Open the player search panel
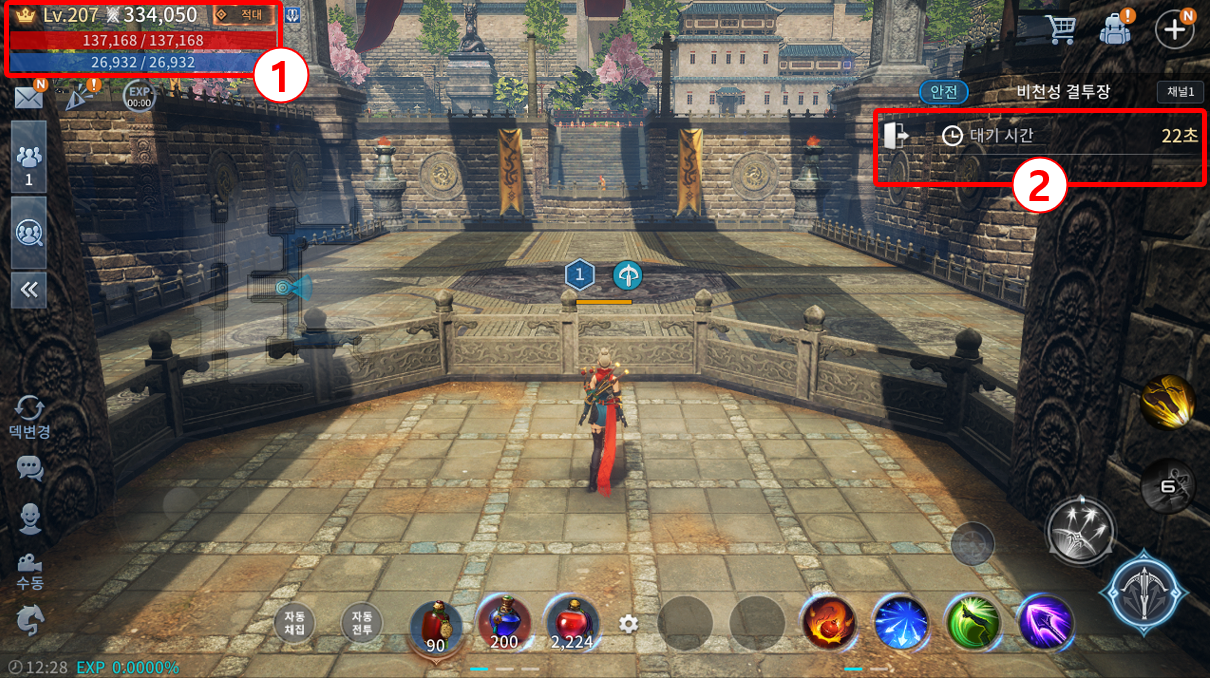Viewport: 1210px width, 678px height. pyautogui.click(x=28, y=233)
